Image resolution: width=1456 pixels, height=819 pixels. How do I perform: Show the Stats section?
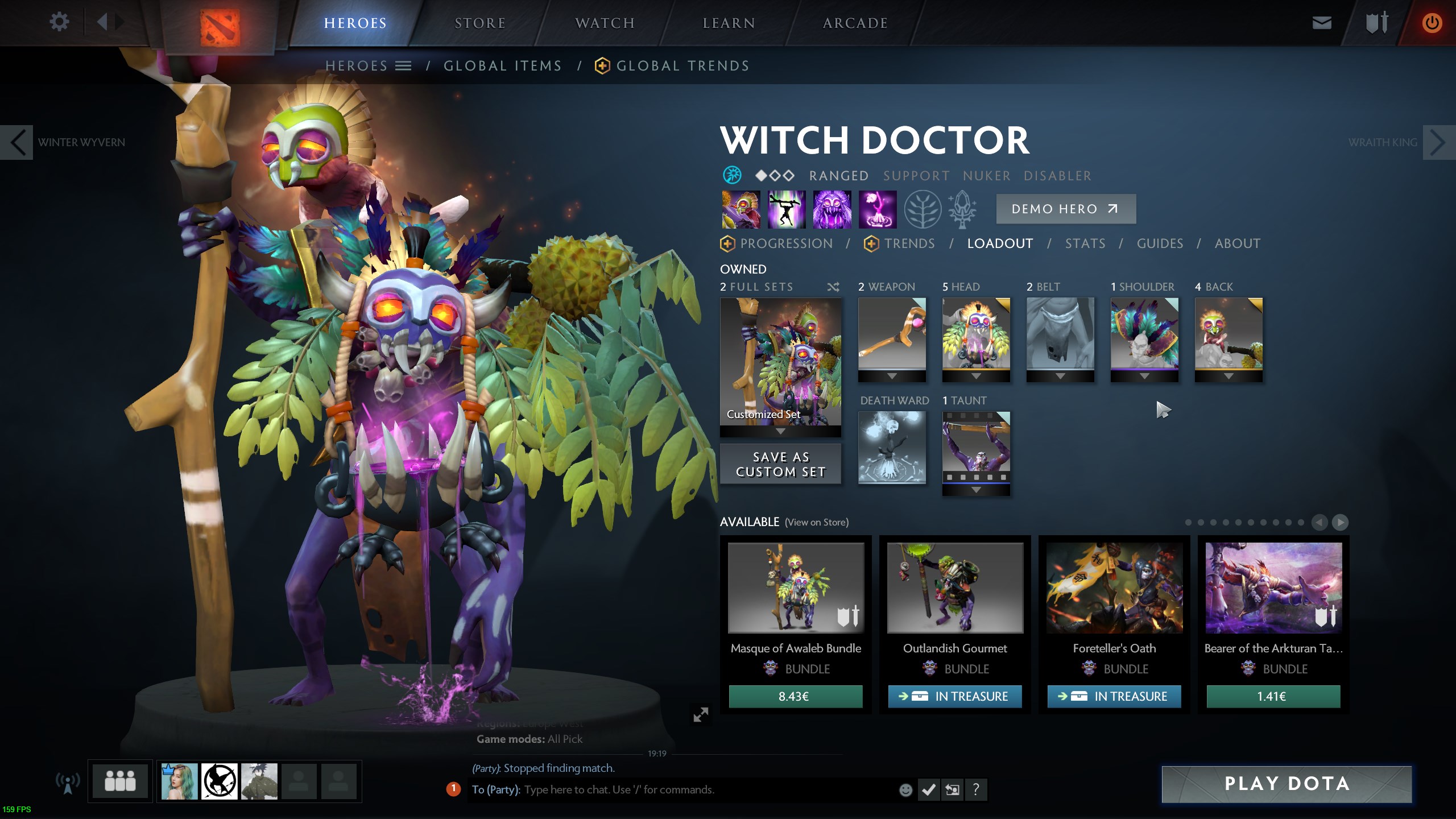click(x=1085, y=244)
